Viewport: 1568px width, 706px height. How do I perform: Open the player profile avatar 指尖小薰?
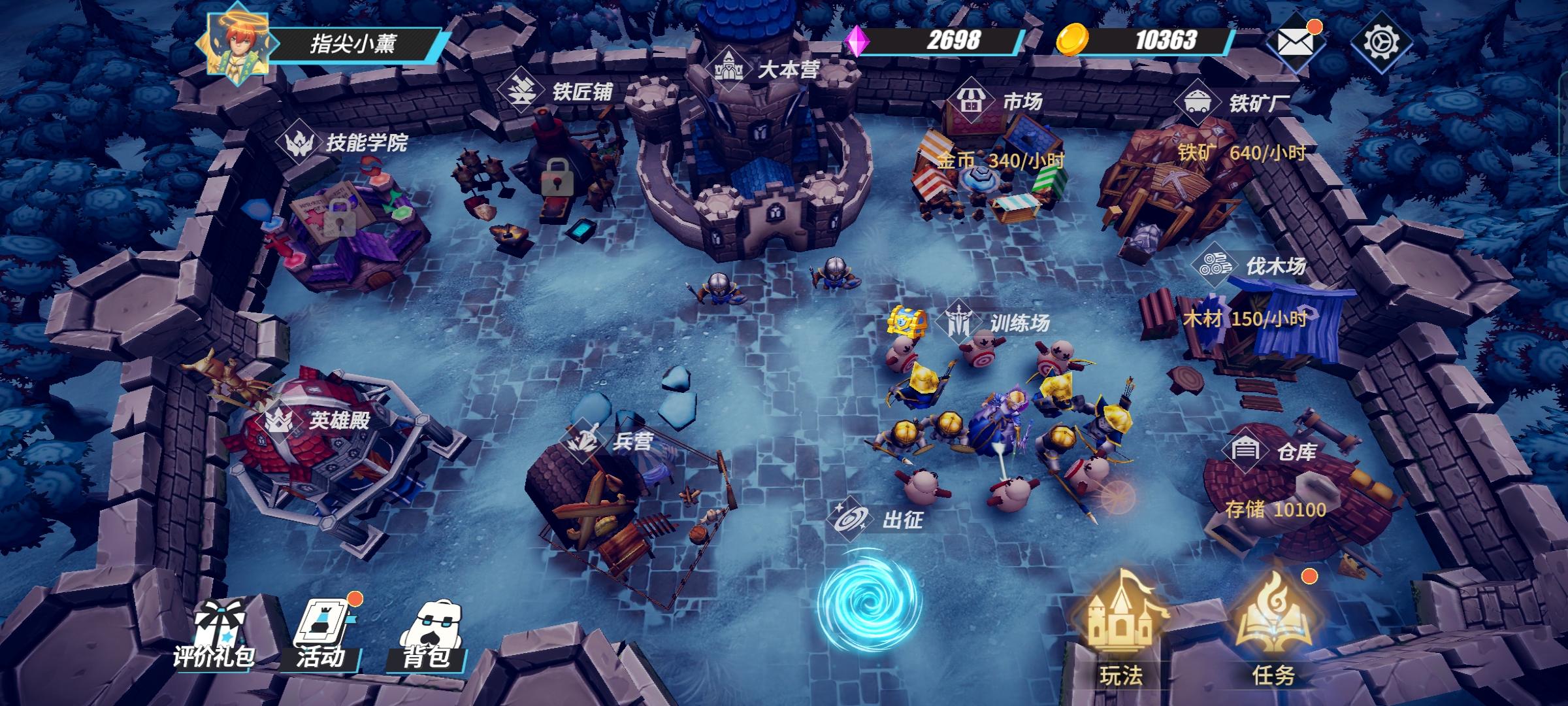[237, 43]
